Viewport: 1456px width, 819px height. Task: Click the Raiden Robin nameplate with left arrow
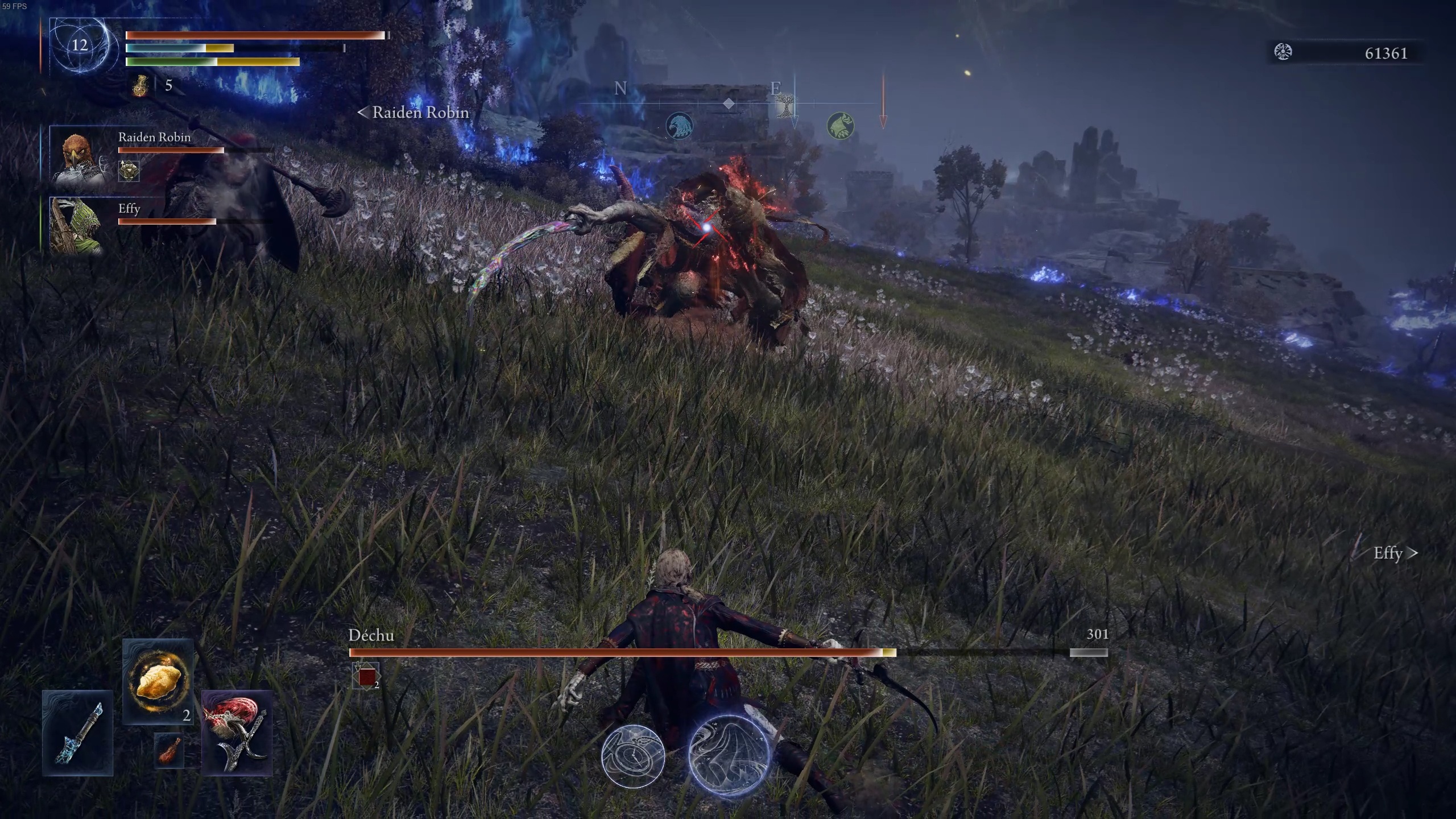pos(413,113)
